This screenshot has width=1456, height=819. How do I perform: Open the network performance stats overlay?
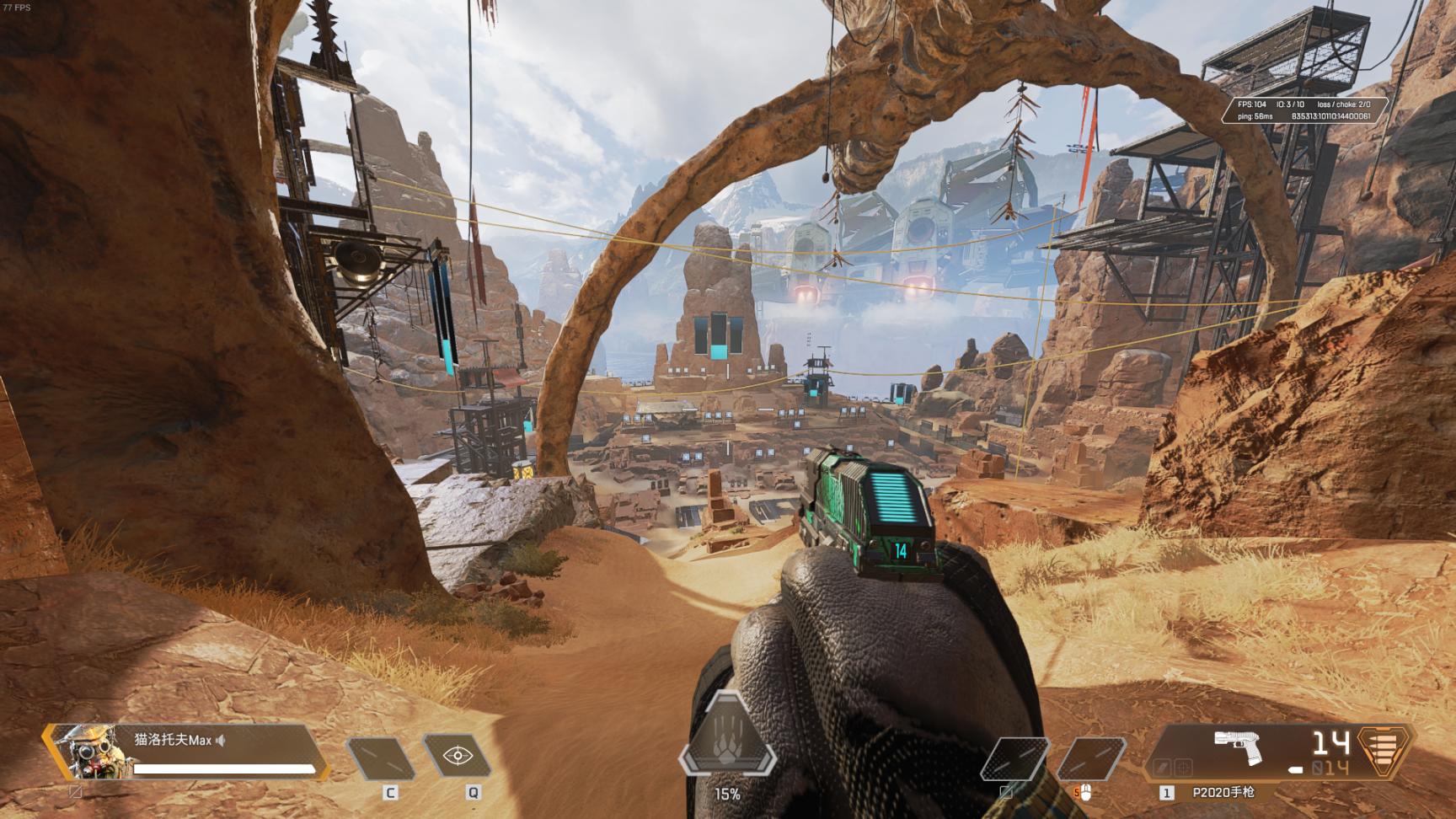pos(1303,110)
